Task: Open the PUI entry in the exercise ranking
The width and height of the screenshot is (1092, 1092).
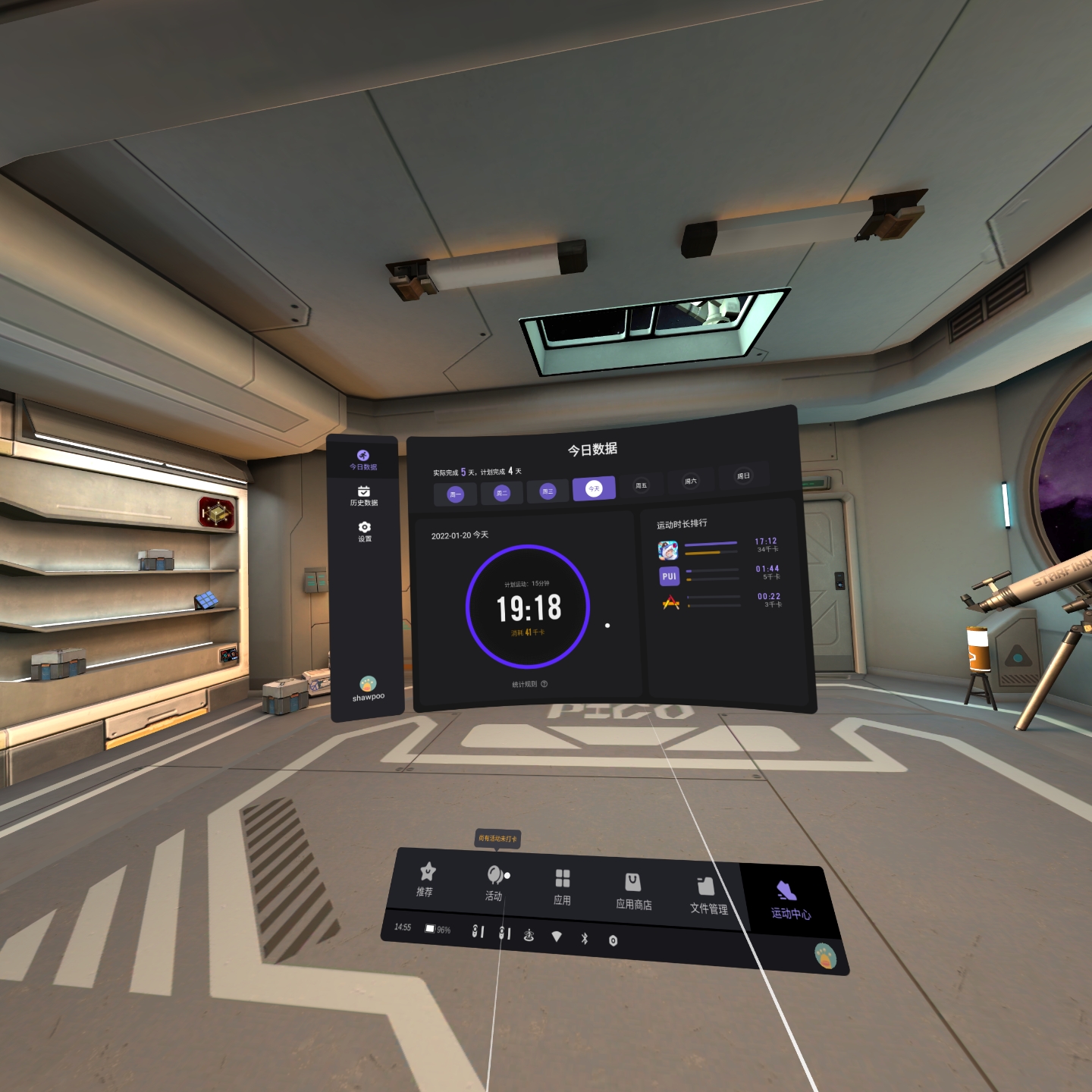Action: (669, 576)
